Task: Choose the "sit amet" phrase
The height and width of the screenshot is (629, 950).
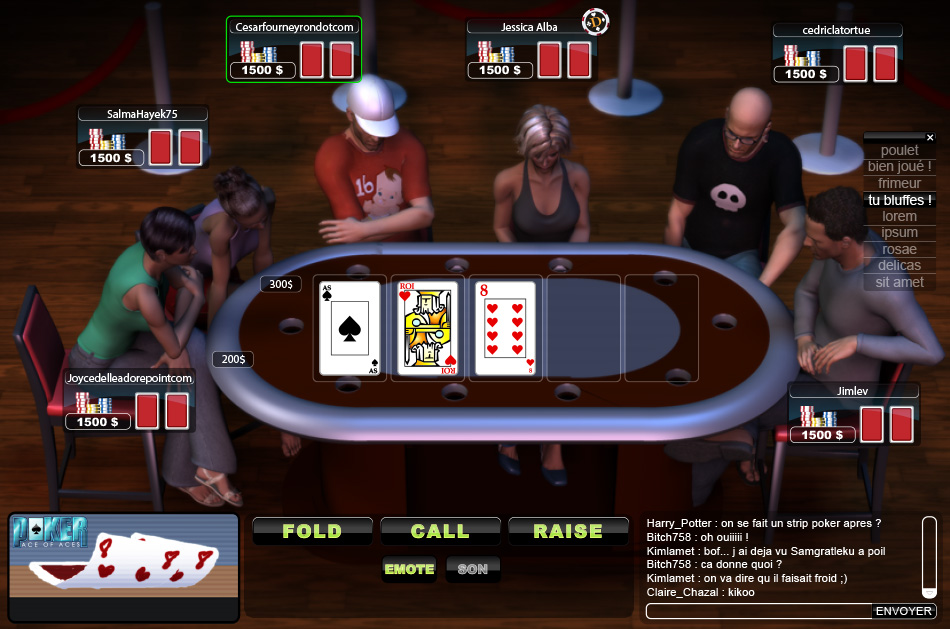Action: (900, 282)
